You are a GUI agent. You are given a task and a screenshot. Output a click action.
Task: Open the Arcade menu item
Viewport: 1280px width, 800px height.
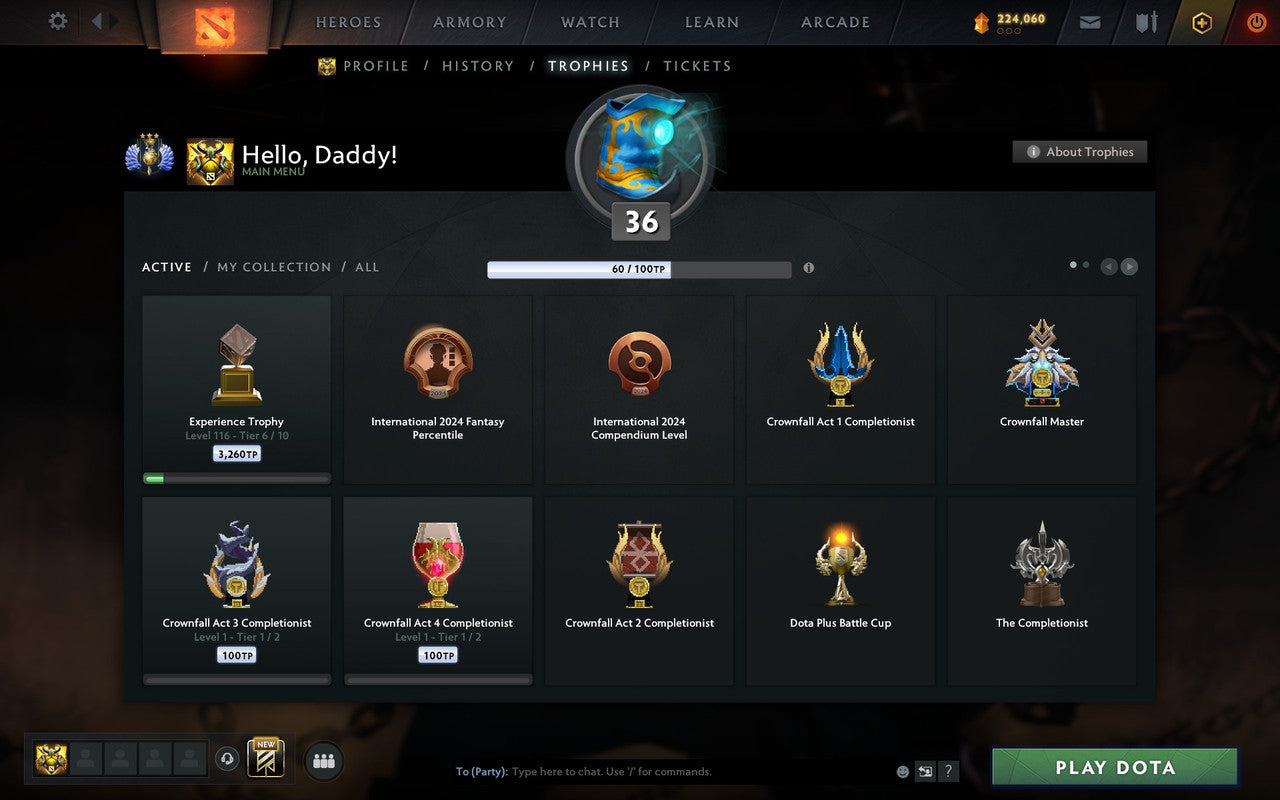(834, 21)
